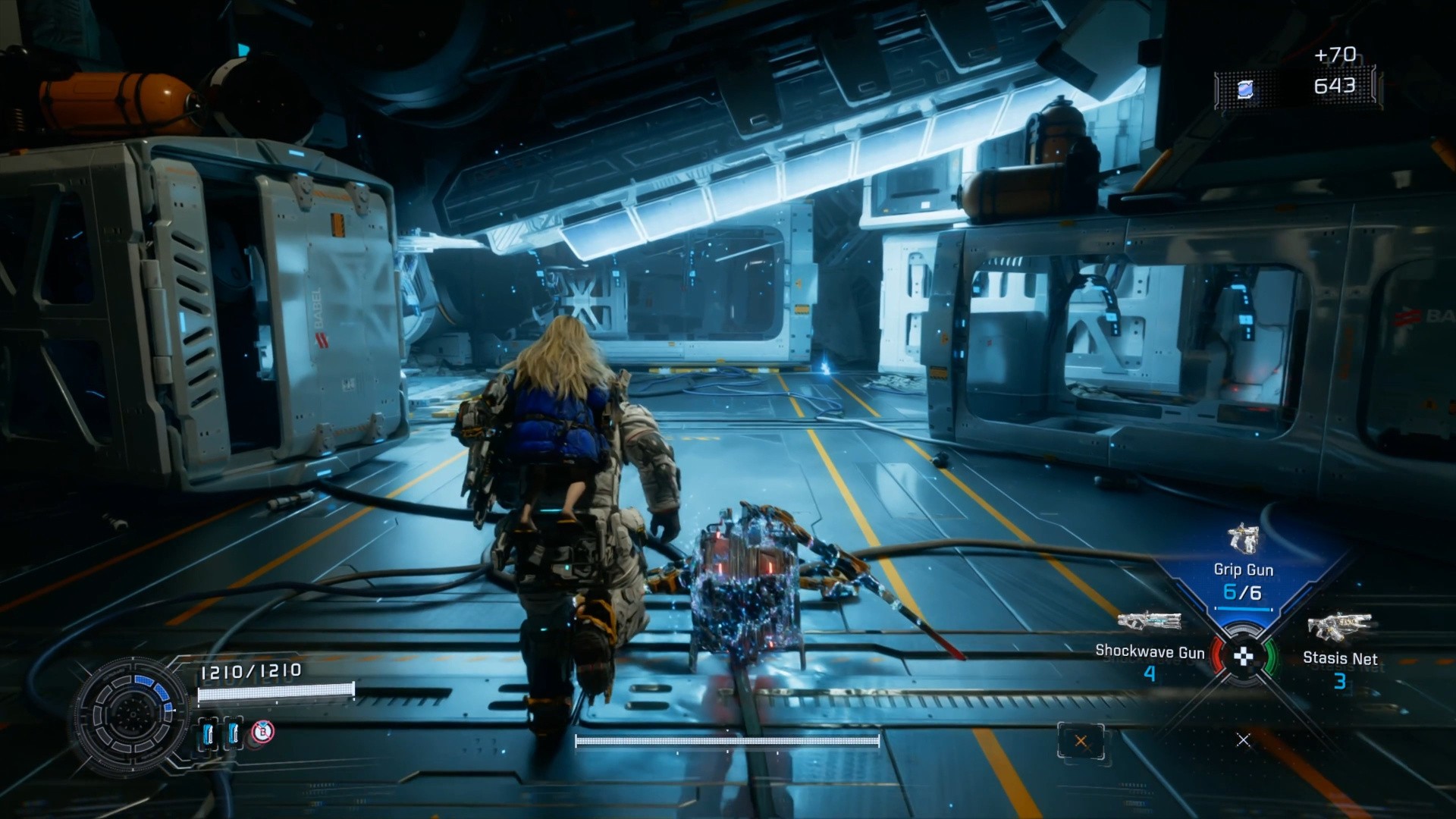The height and width of the screenshot is (819, 1456).
Task: Click the red crossed-out status icon
Action: click(x=262, y=732)
